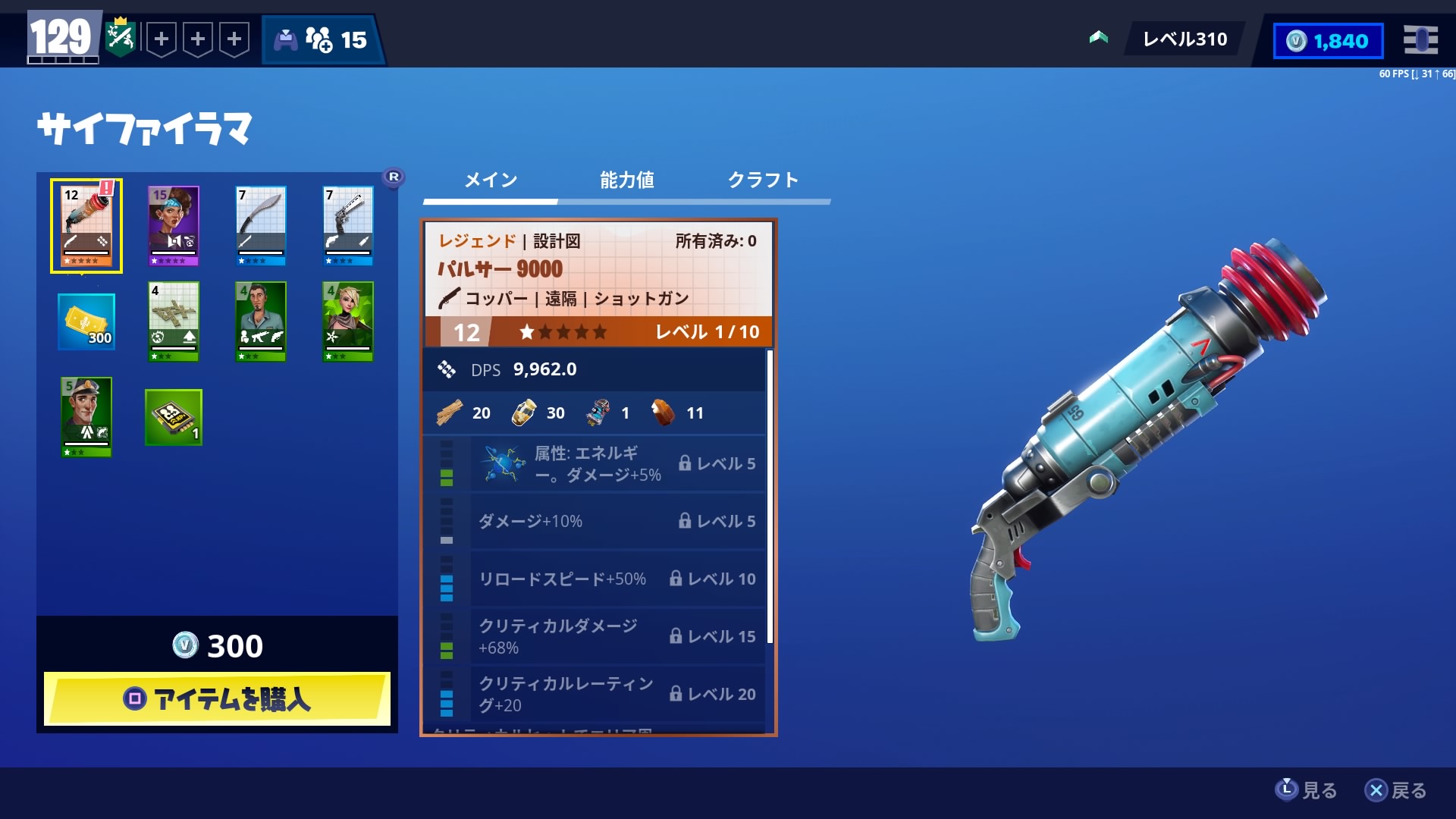Click the XP progress bar under level 129
Screen dimensions: 1456x819
tap(62, 58)
